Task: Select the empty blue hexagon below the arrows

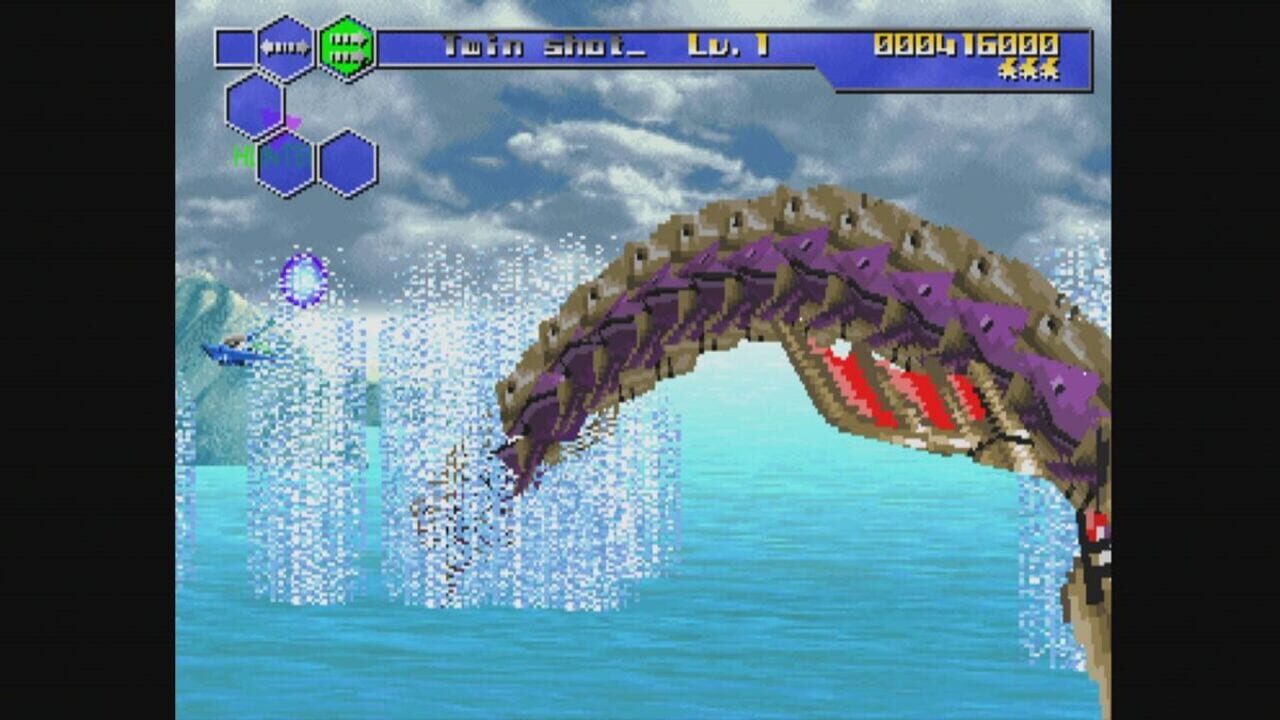Action: (x=255, y=105)
